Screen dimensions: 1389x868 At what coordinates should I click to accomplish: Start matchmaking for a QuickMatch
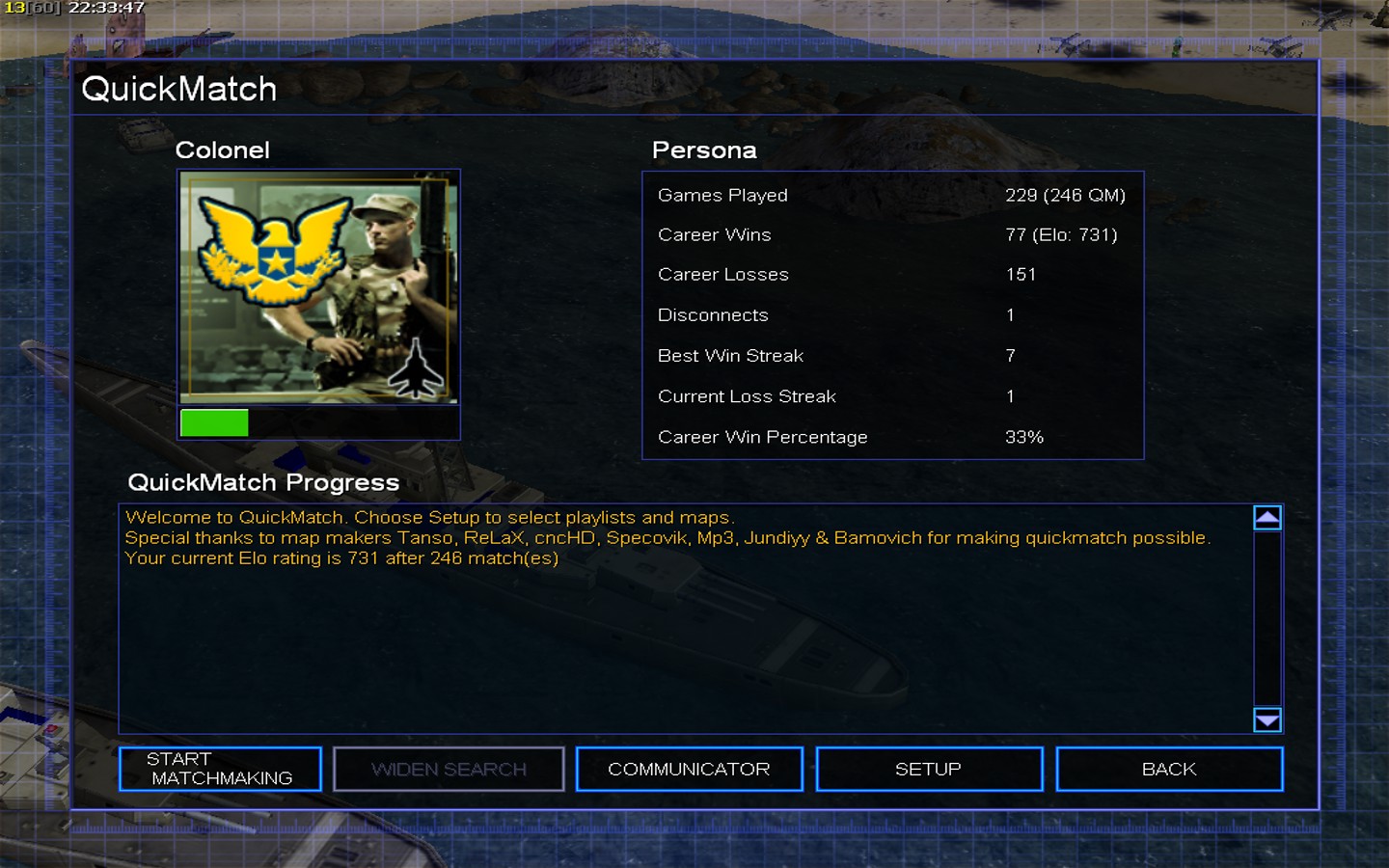(x=220, y=769)
